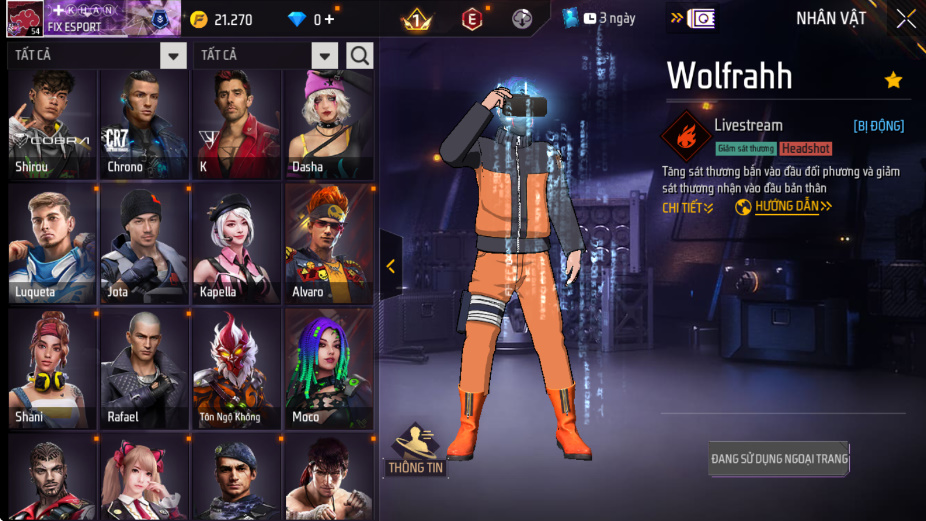
Task: Pick Kapella from the character grid
Action: coord(236,244)
